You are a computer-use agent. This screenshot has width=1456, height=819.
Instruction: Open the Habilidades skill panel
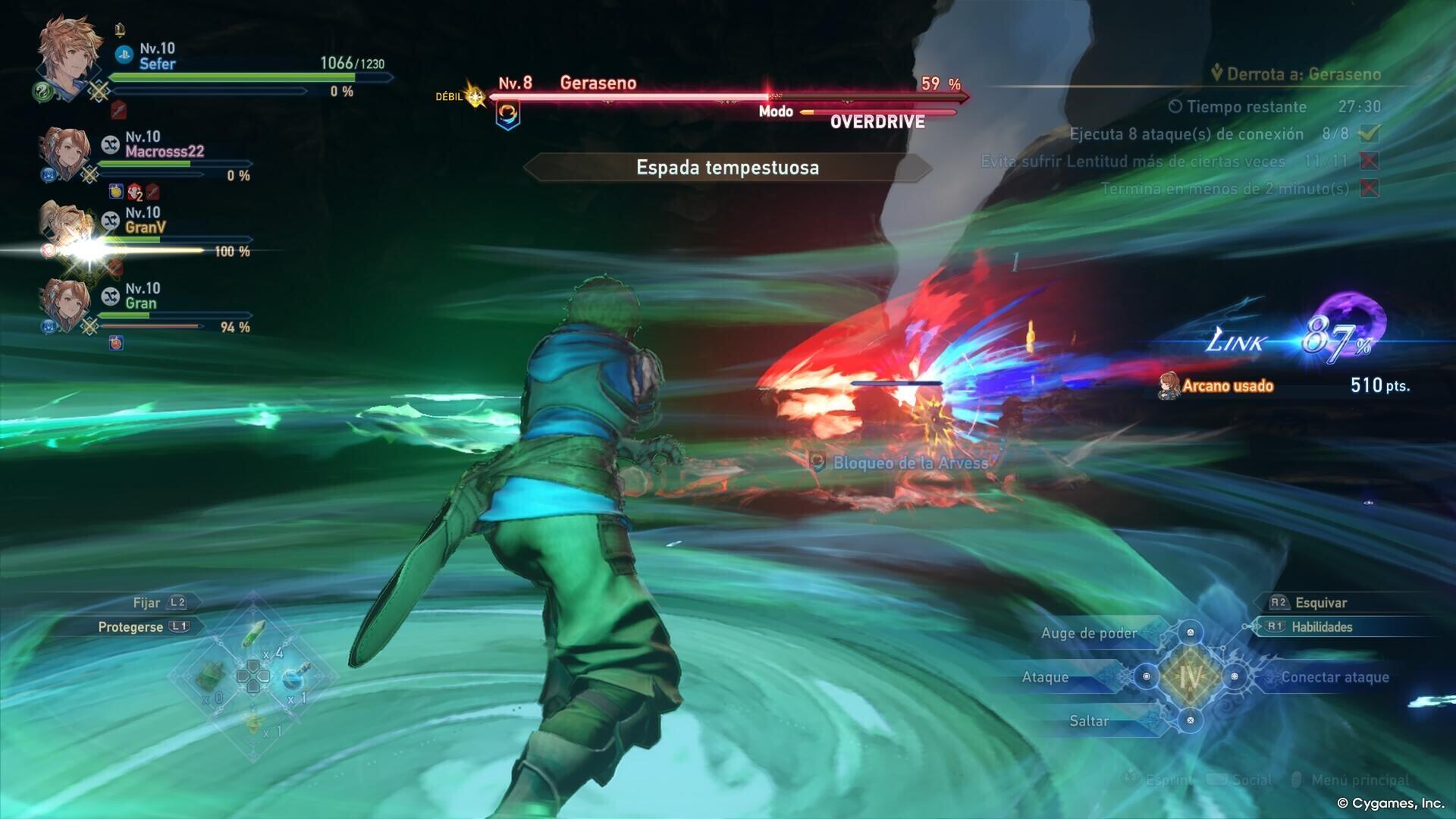coord(1321,627)
